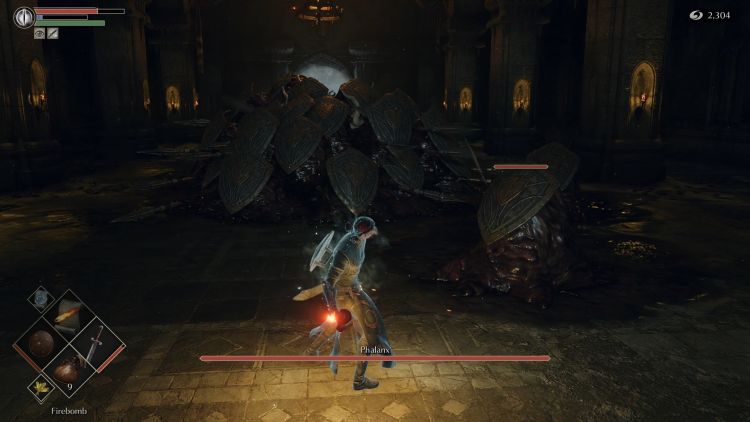Click the round character emblem

tap(22, 16)
